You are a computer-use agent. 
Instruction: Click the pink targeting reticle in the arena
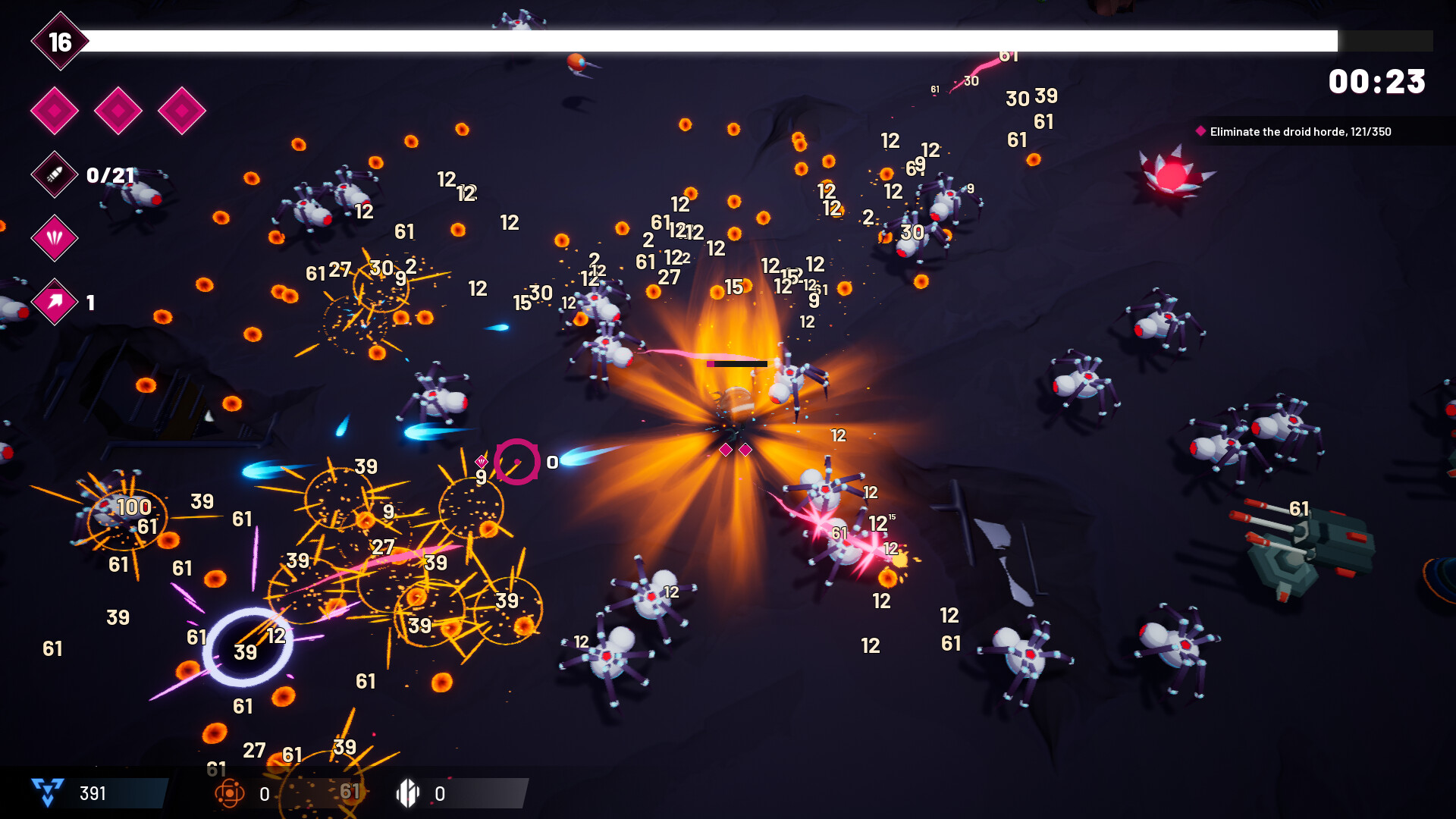(518, 460)
